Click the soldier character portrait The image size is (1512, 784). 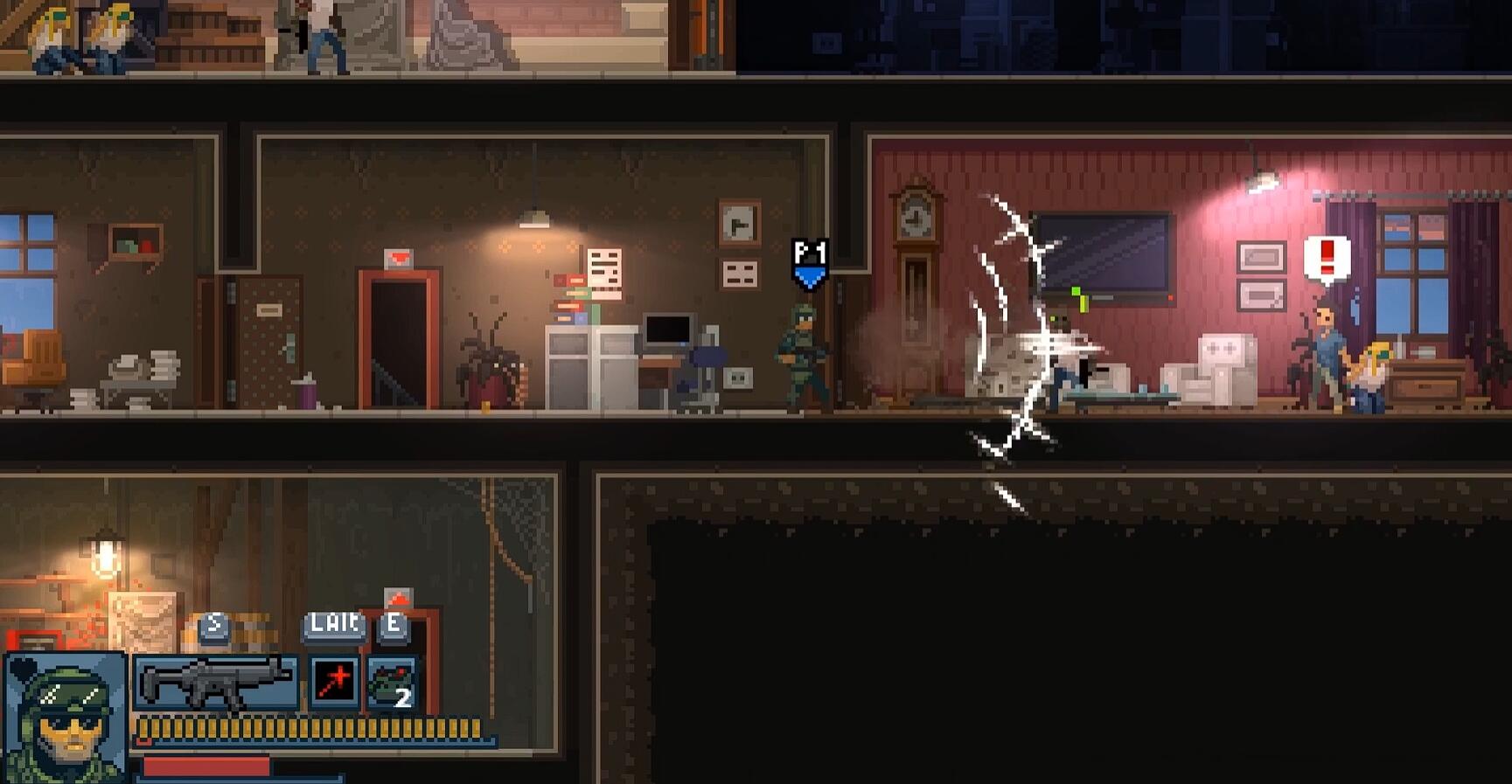[x=66, y=717]
